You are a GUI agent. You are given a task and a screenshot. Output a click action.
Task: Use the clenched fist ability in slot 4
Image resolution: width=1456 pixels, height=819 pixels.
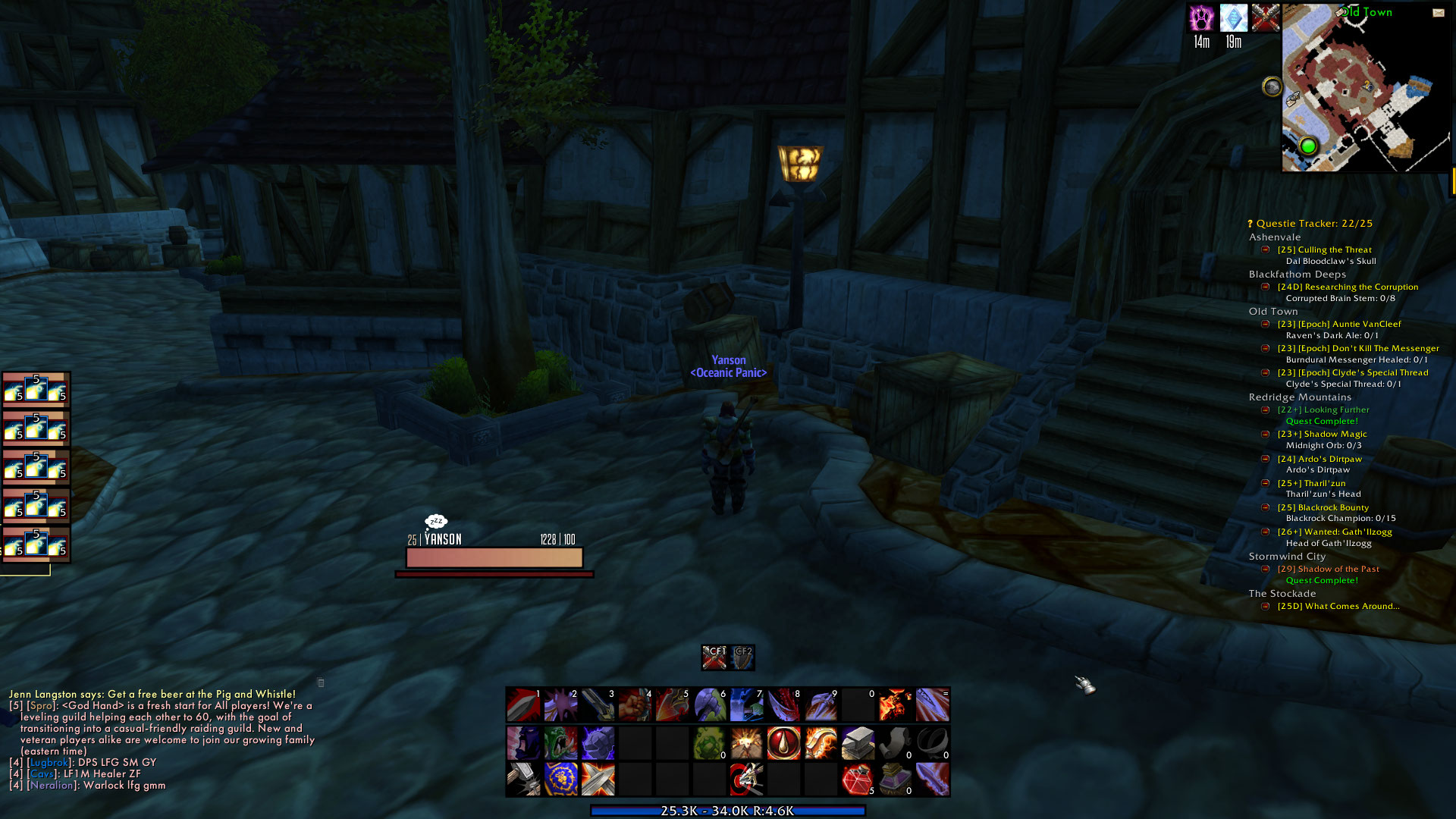pos(635,705)
